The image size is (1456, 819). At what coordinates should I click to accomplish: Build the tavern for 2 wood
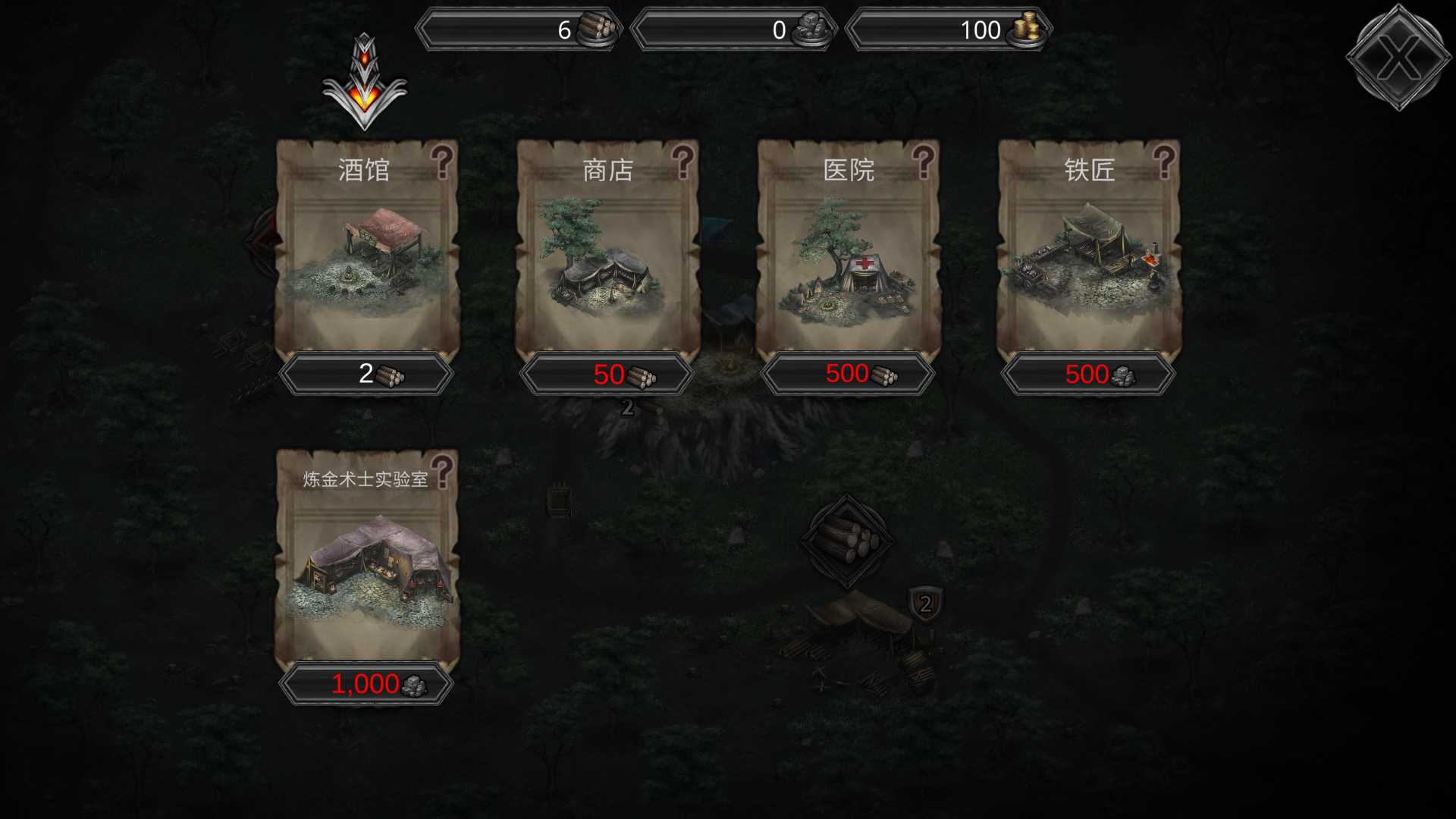click(366, 374)
